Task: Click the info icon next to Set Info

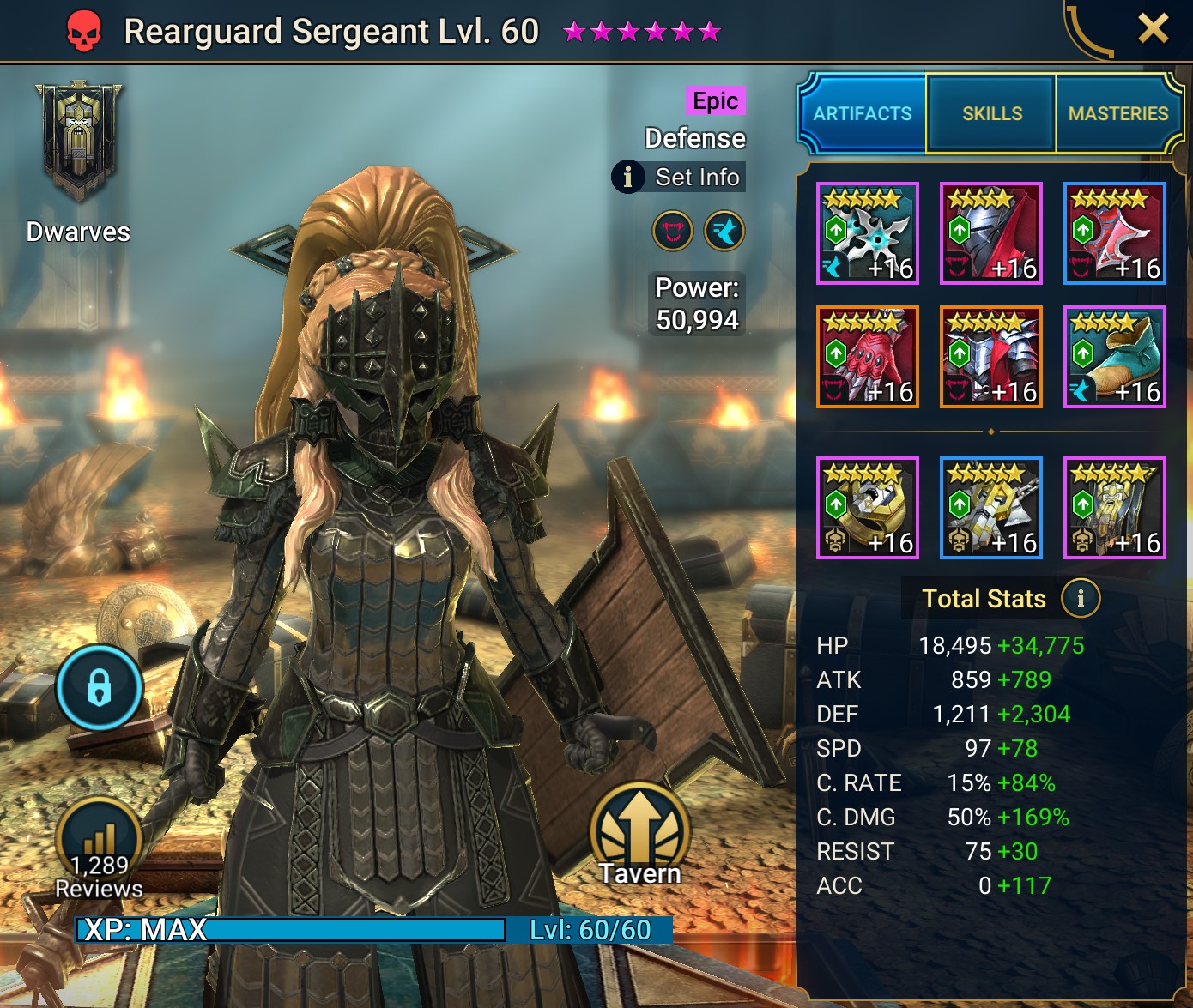Action: click(629, 177)
